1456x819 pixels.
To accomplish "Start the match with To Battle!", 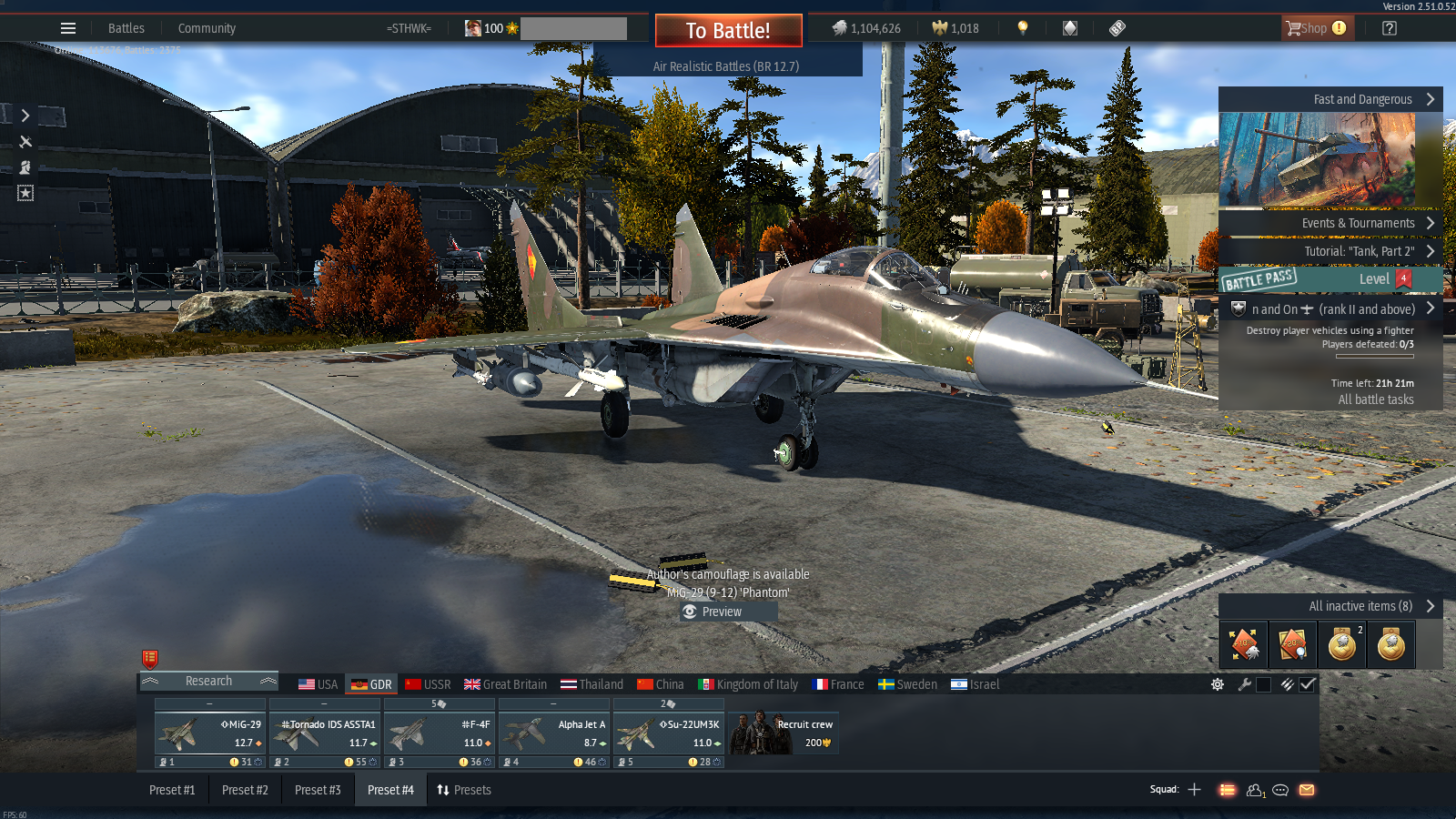I will 728,31.
